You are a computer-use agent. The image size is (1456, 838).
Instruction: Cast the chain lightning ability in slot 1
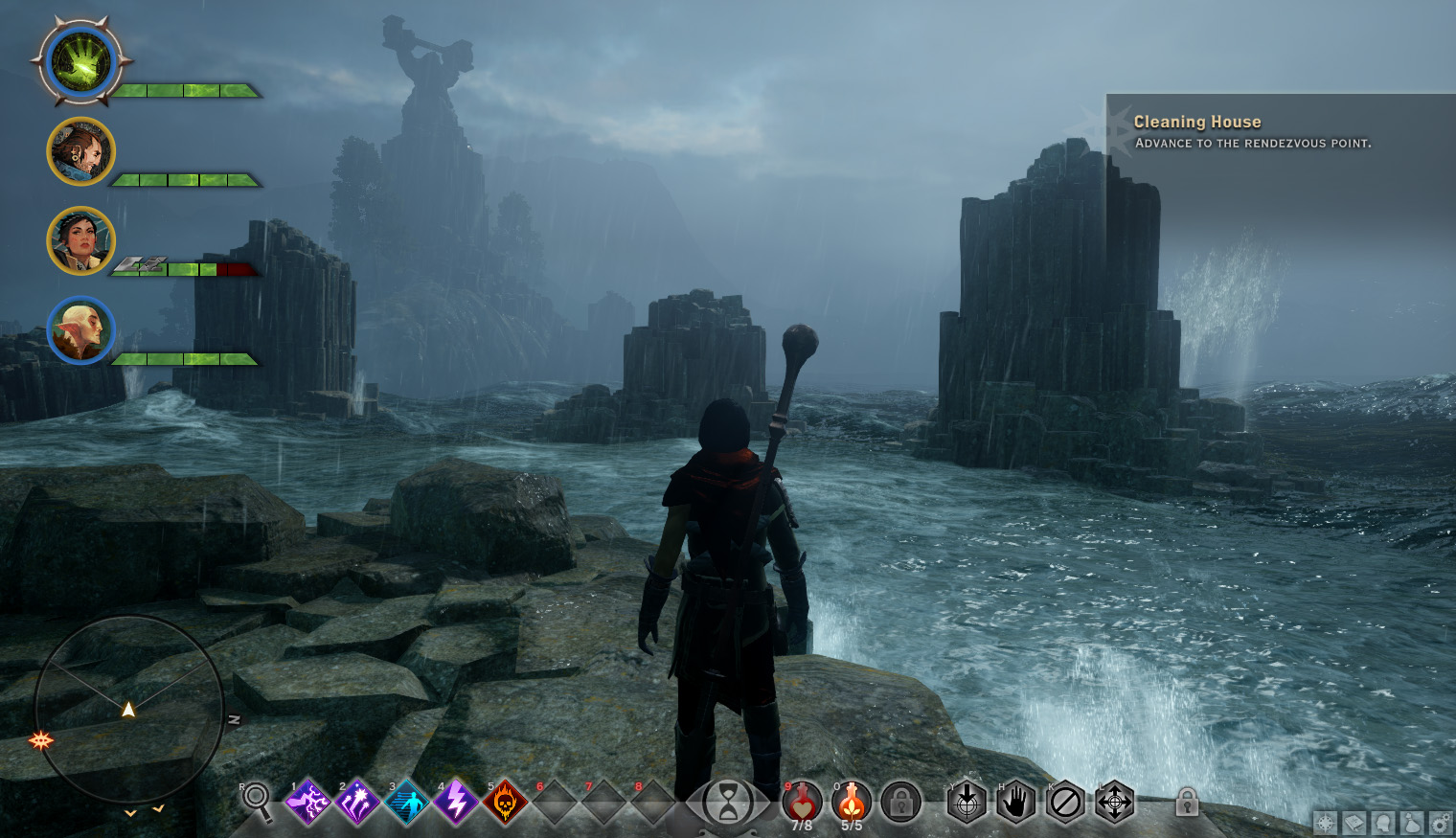click(308, 802)
